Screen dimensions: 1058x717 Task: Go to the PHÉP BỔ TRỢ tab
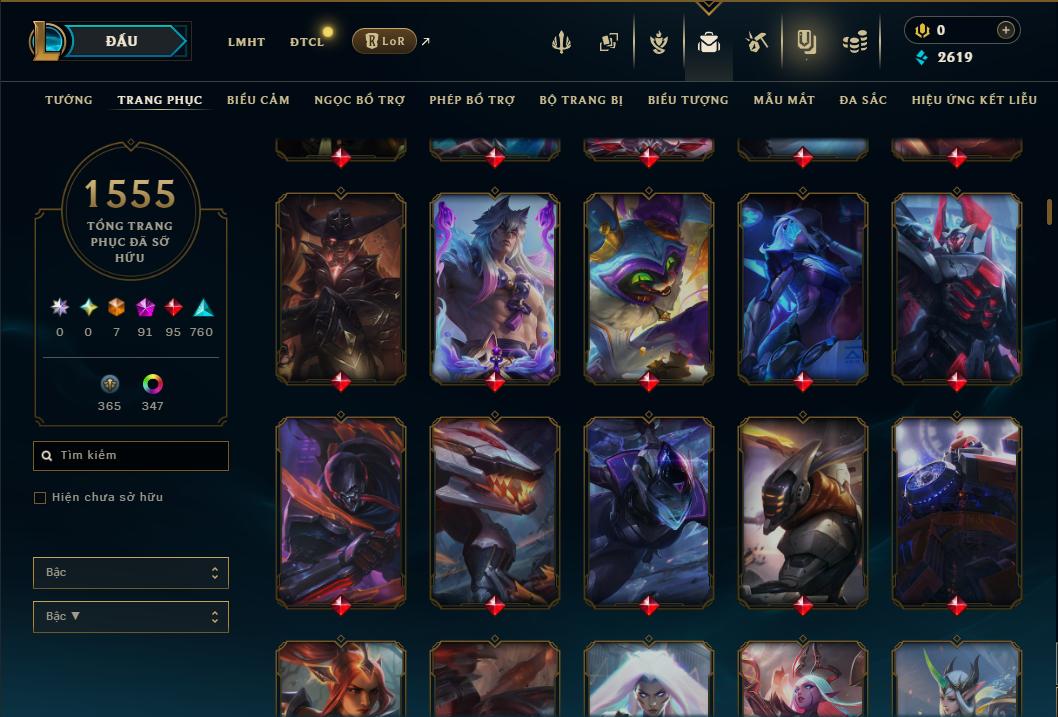pos(472,100)
